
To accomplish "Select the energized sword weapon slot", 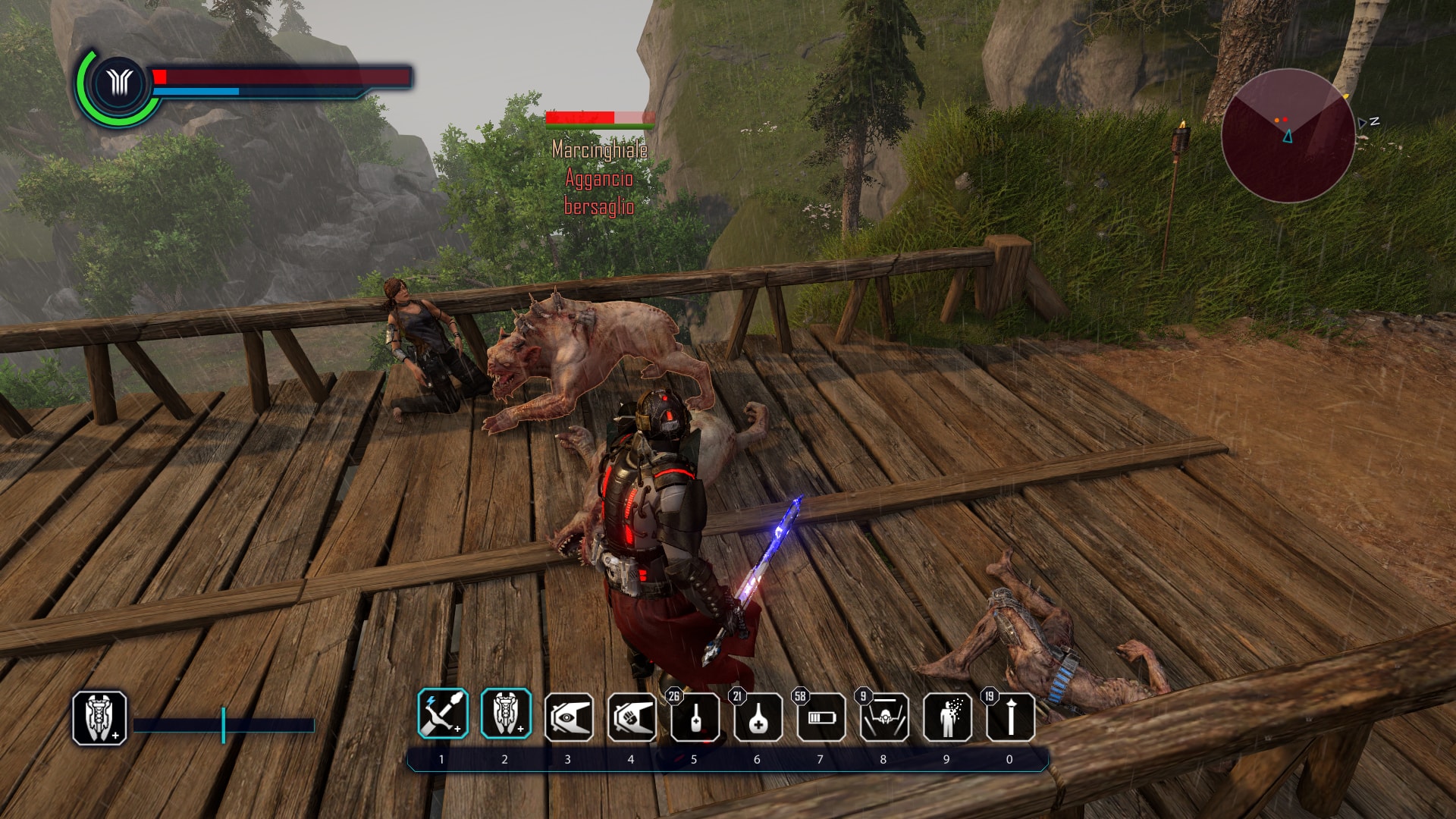I will 443,714.
